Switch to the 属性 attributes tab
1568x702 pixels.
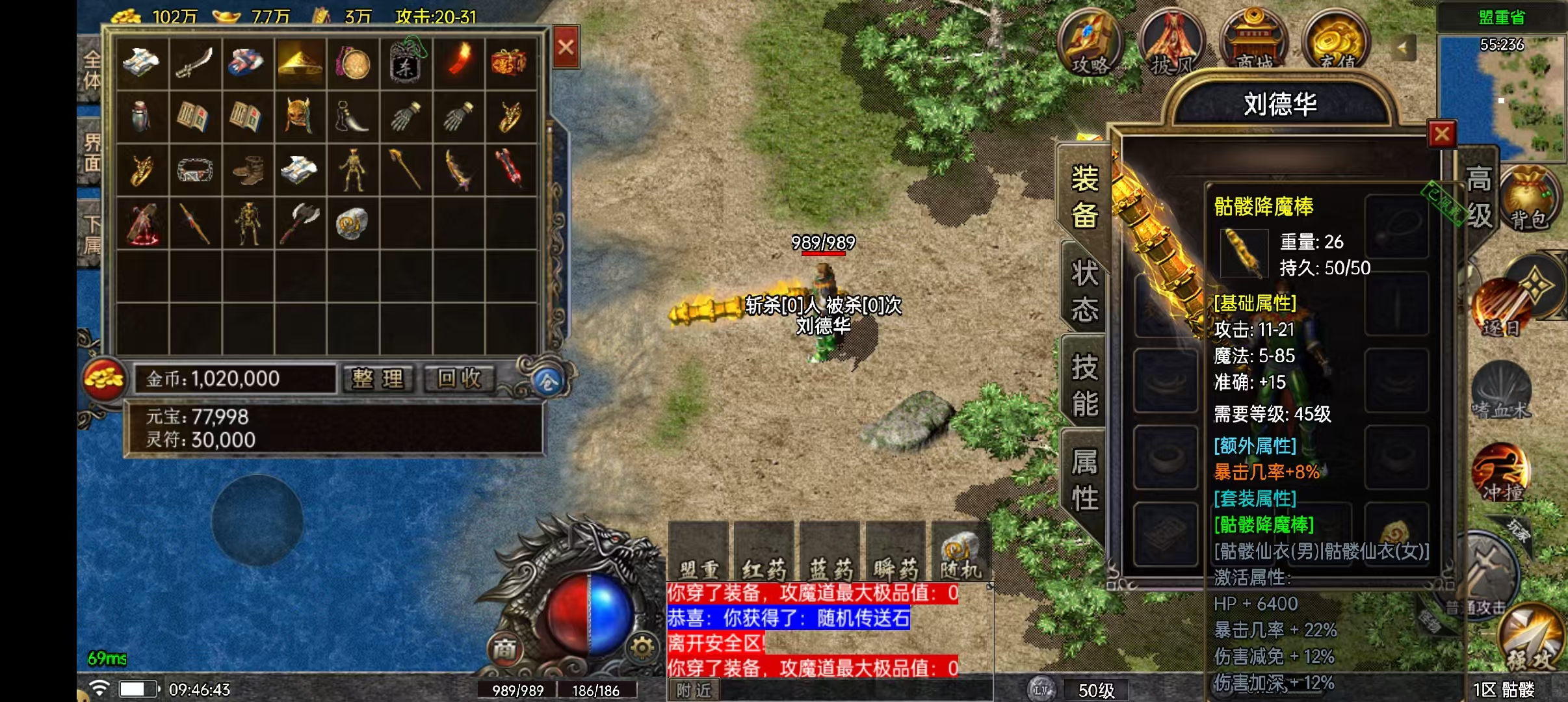point(1084,480)
